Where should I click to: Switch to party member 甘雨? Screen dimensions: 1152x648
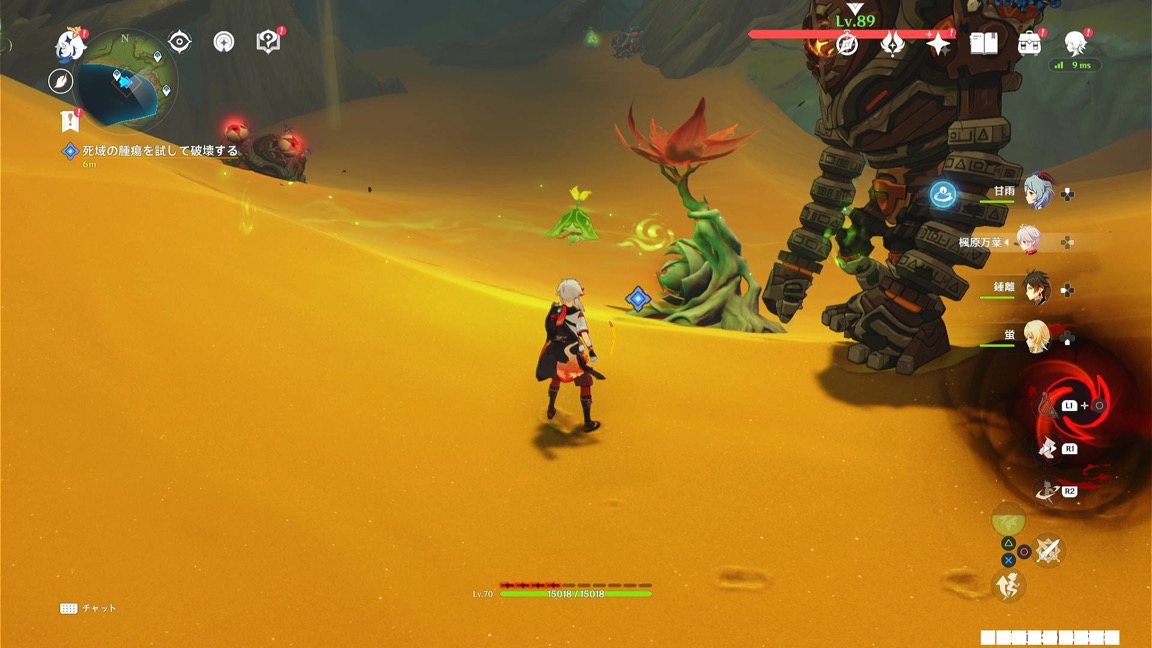point(1039,192)
